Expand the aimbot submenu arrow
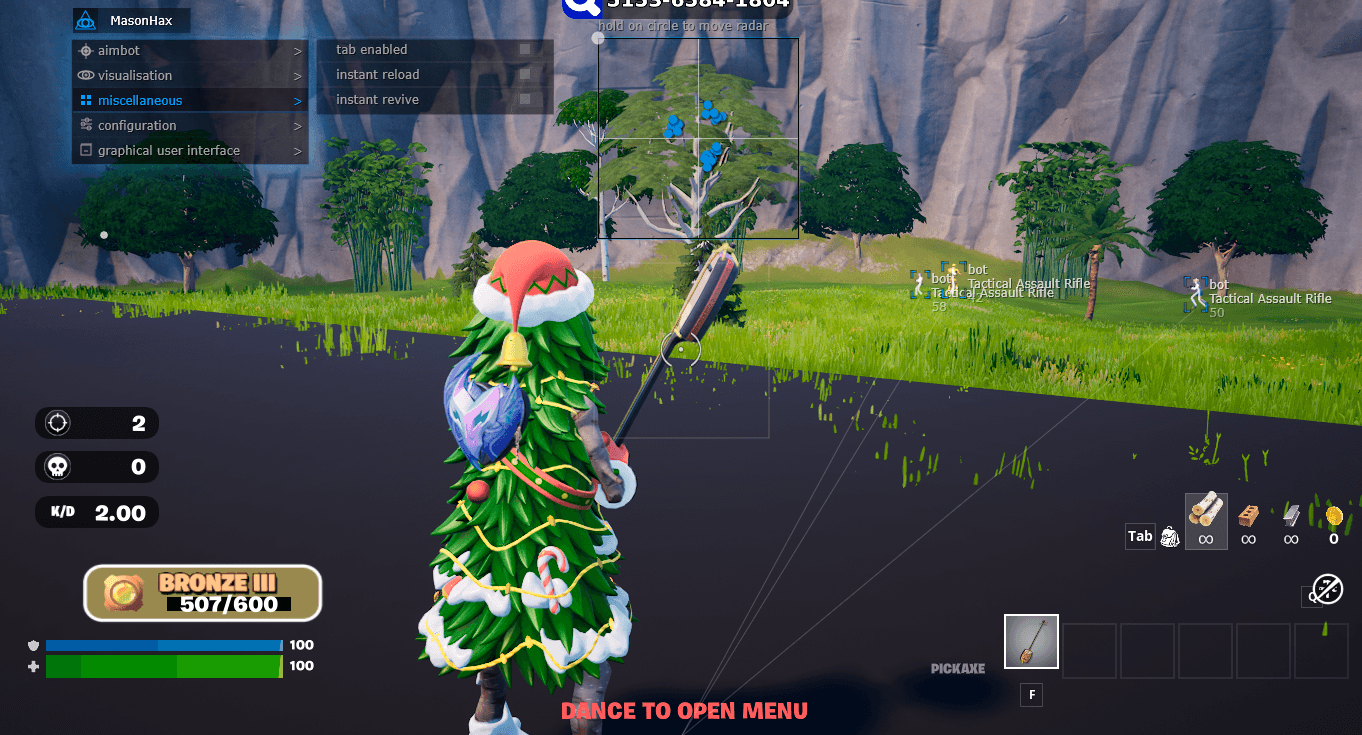The width and height of the screenshot is (1362, 735). [x=298, y=50]
